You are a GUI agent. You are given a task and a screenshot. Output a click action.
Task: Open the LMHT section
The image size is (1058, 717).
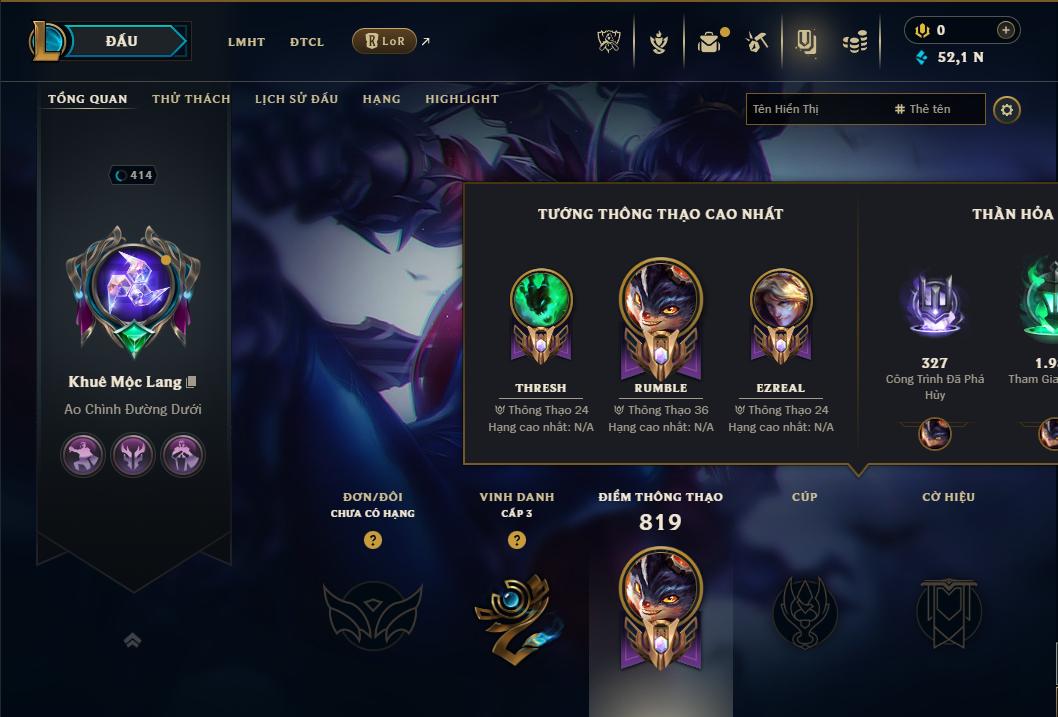246,42
